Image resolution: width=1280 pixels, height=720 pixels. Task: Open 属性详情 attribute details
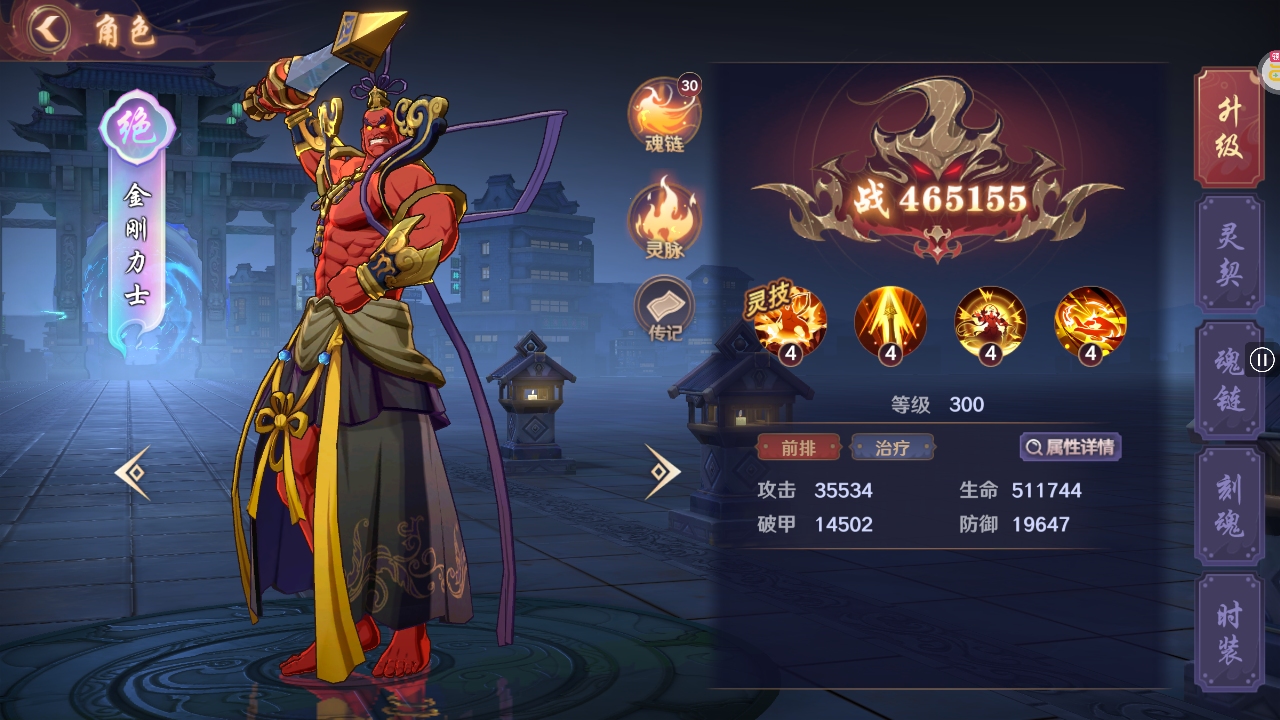point(1072,447)
